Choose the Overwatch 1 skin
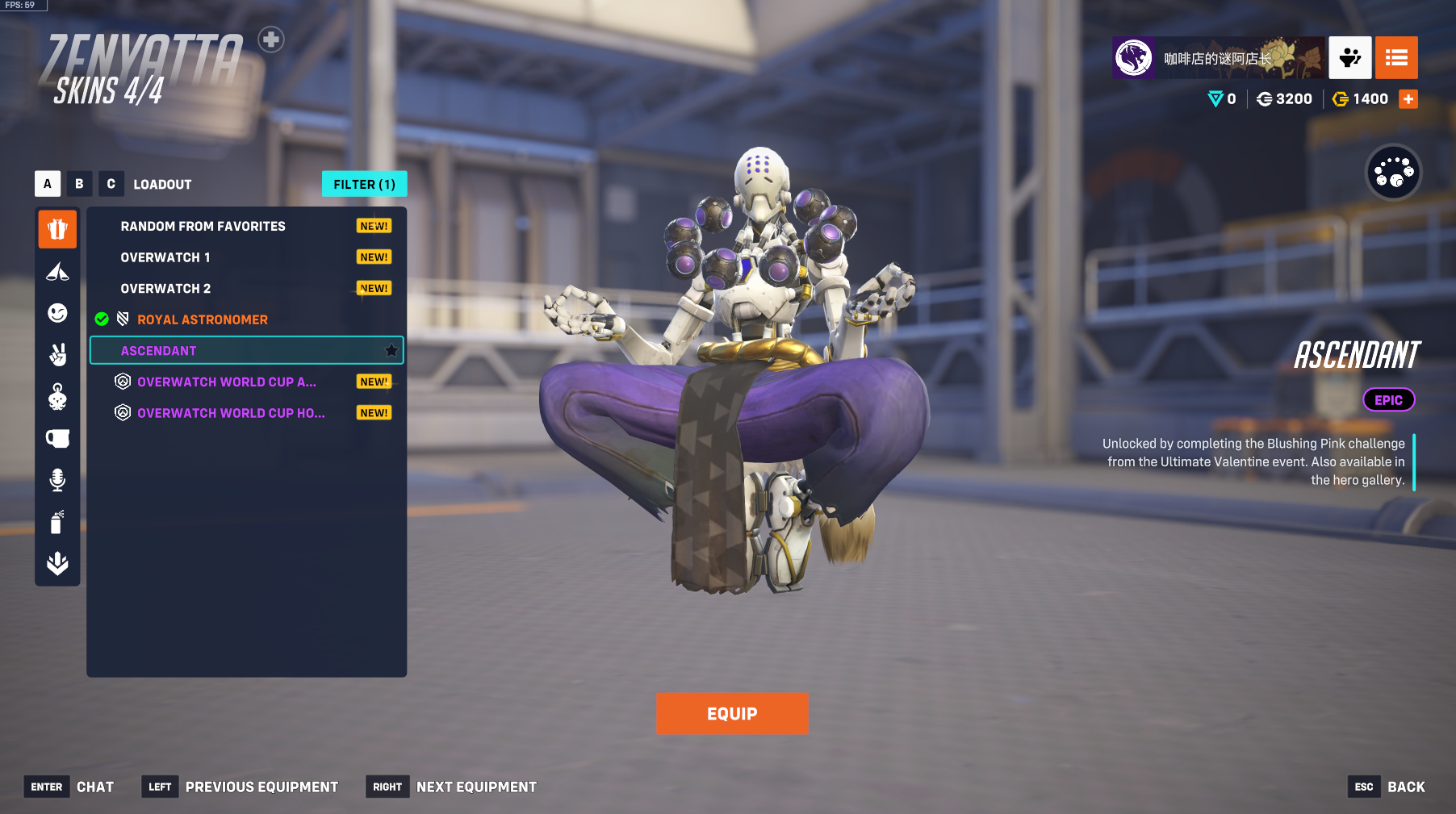The image size is (1456, 814). tap(165, 257)
